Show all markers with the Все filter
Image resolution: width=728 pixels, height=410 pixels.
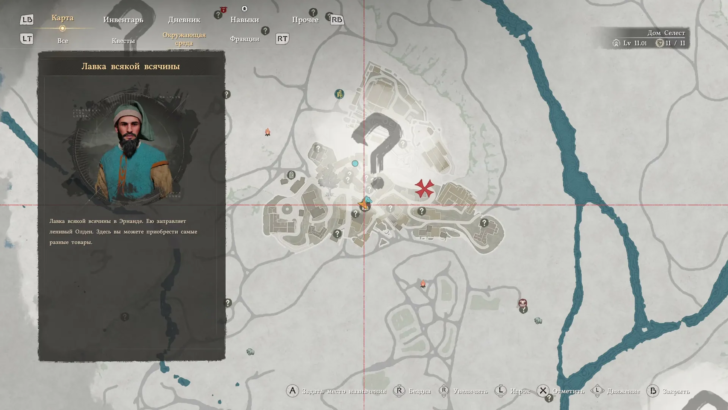63,40
